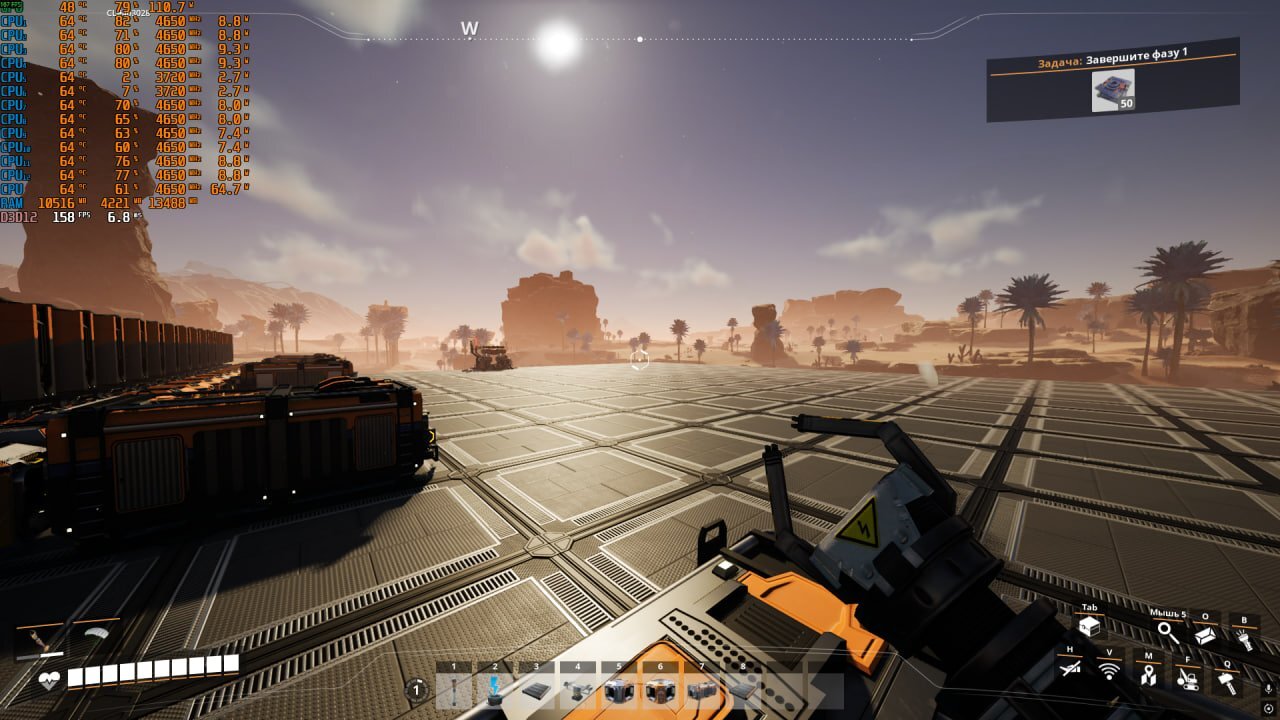Select the machine in hotbar slot 6
Screen dimensions: 1280x720
(x=660, y=690)
